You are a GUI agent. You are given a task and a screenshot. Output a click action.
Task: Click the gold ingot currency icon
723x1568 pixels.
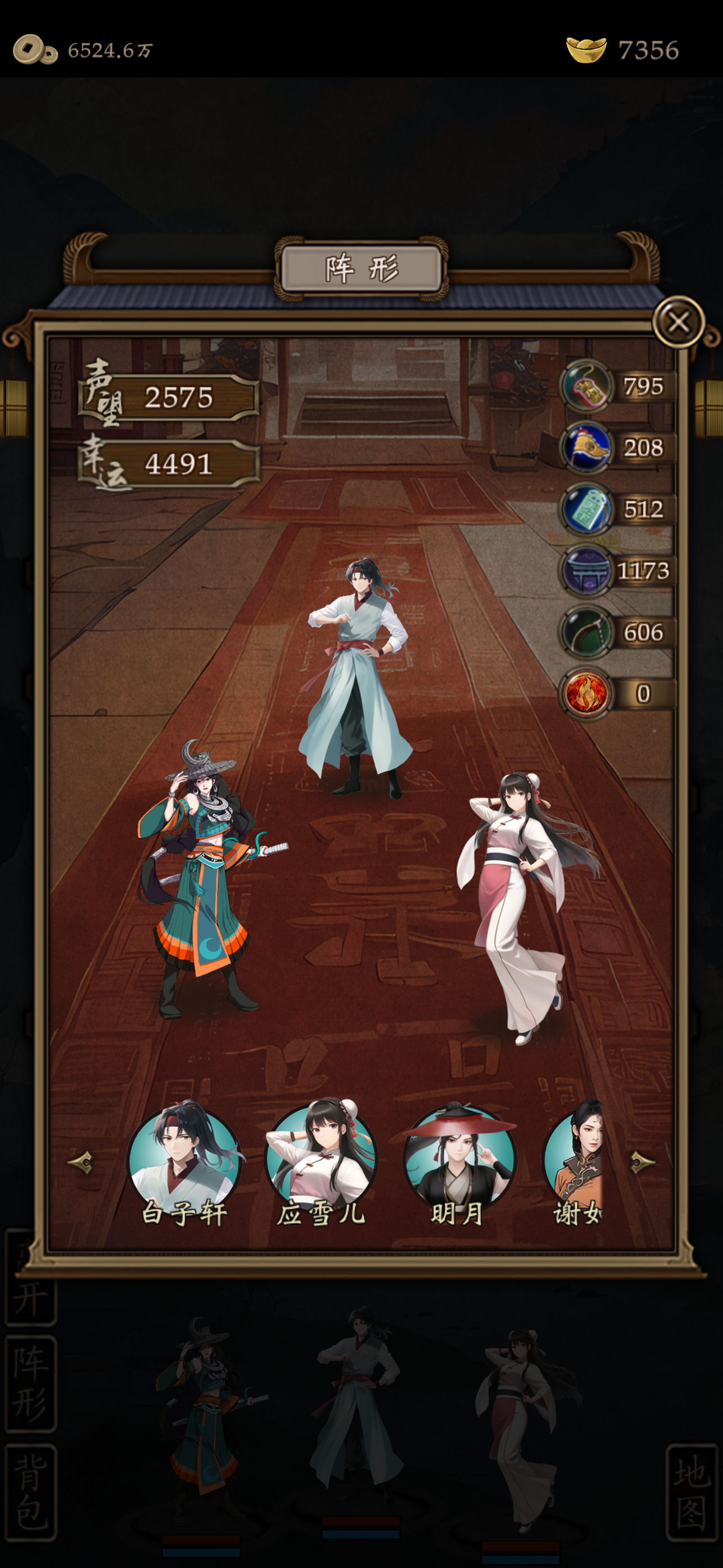(x=586, y=50)
